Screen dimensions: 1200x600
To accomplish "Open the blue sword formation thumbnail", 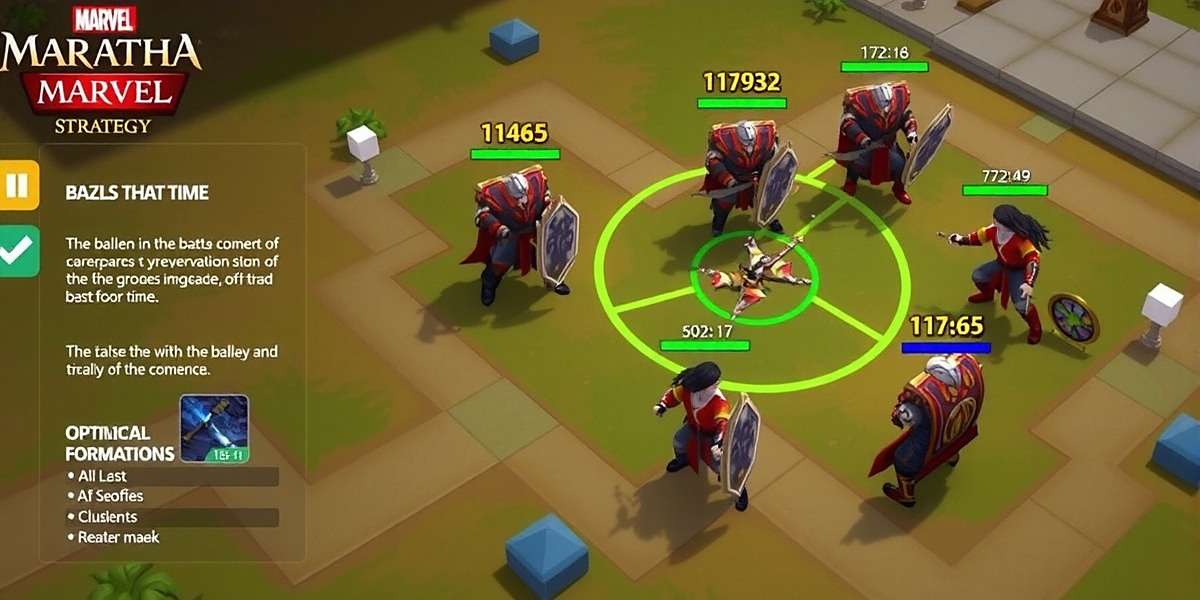I will tap(214, 428).
